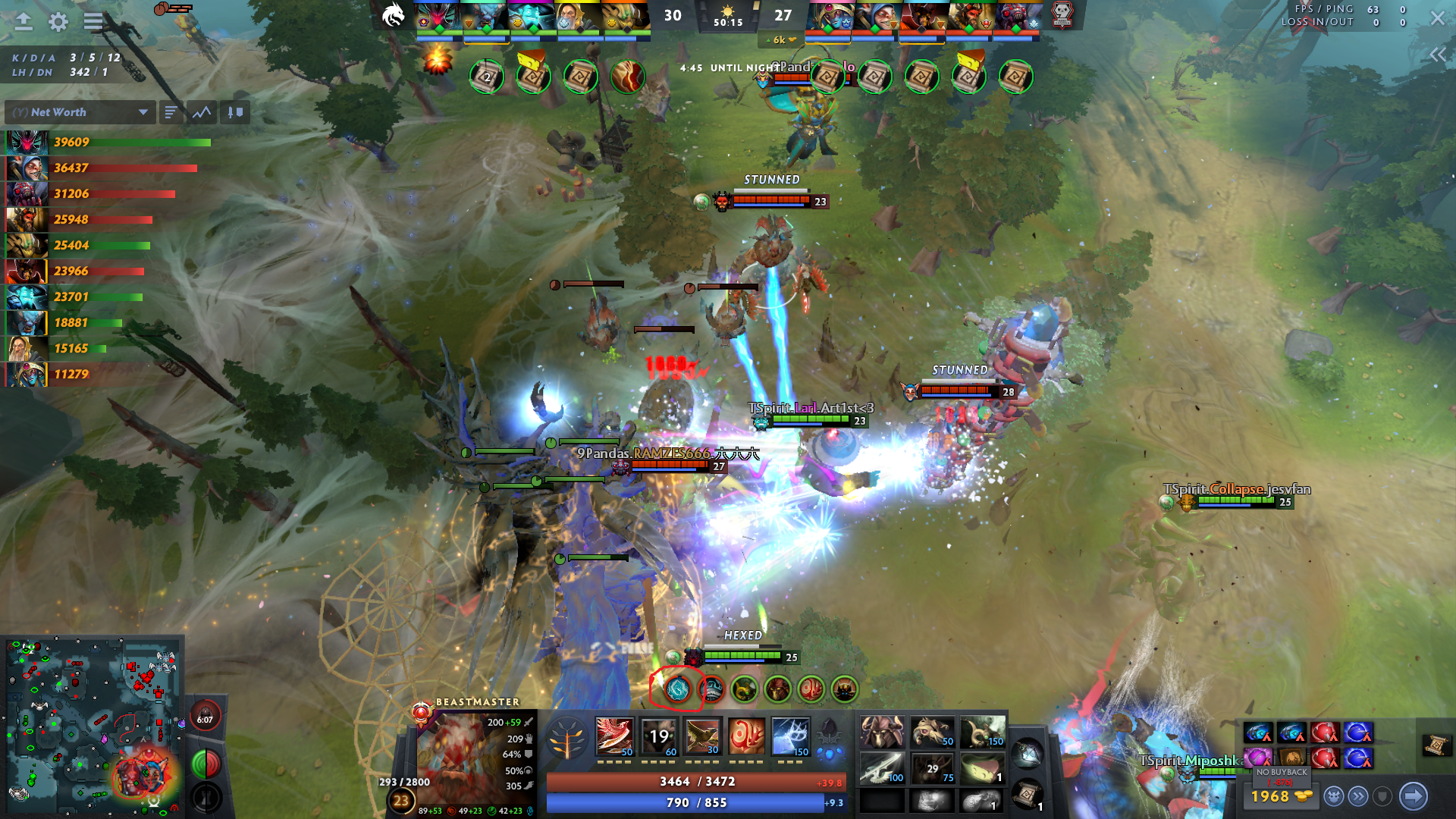
Task: Select the sword and shield comparison view
Action: click(x=235, y=112)
